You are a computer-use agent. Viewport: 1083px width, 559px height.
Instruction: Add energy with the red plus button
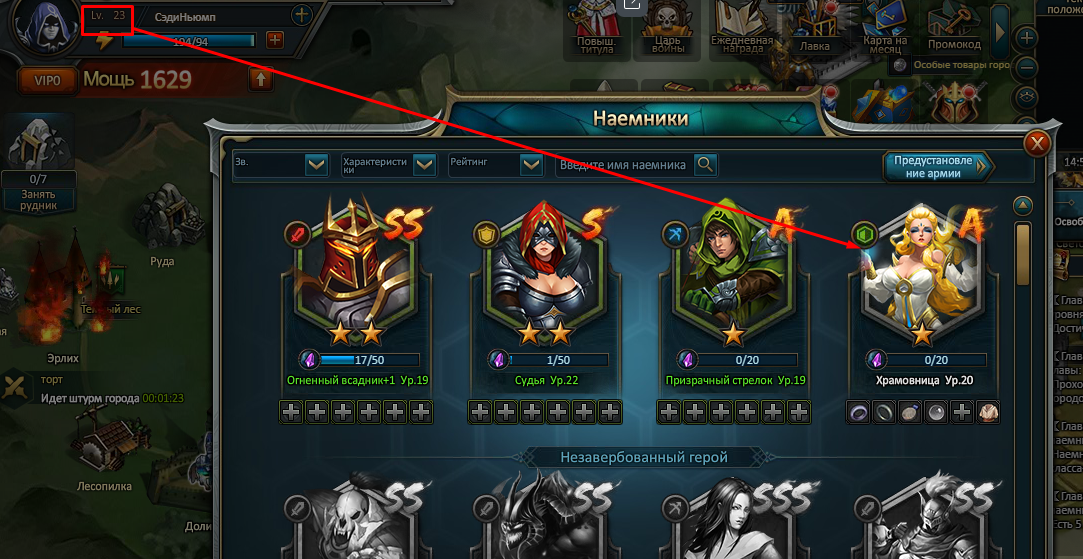275,41
